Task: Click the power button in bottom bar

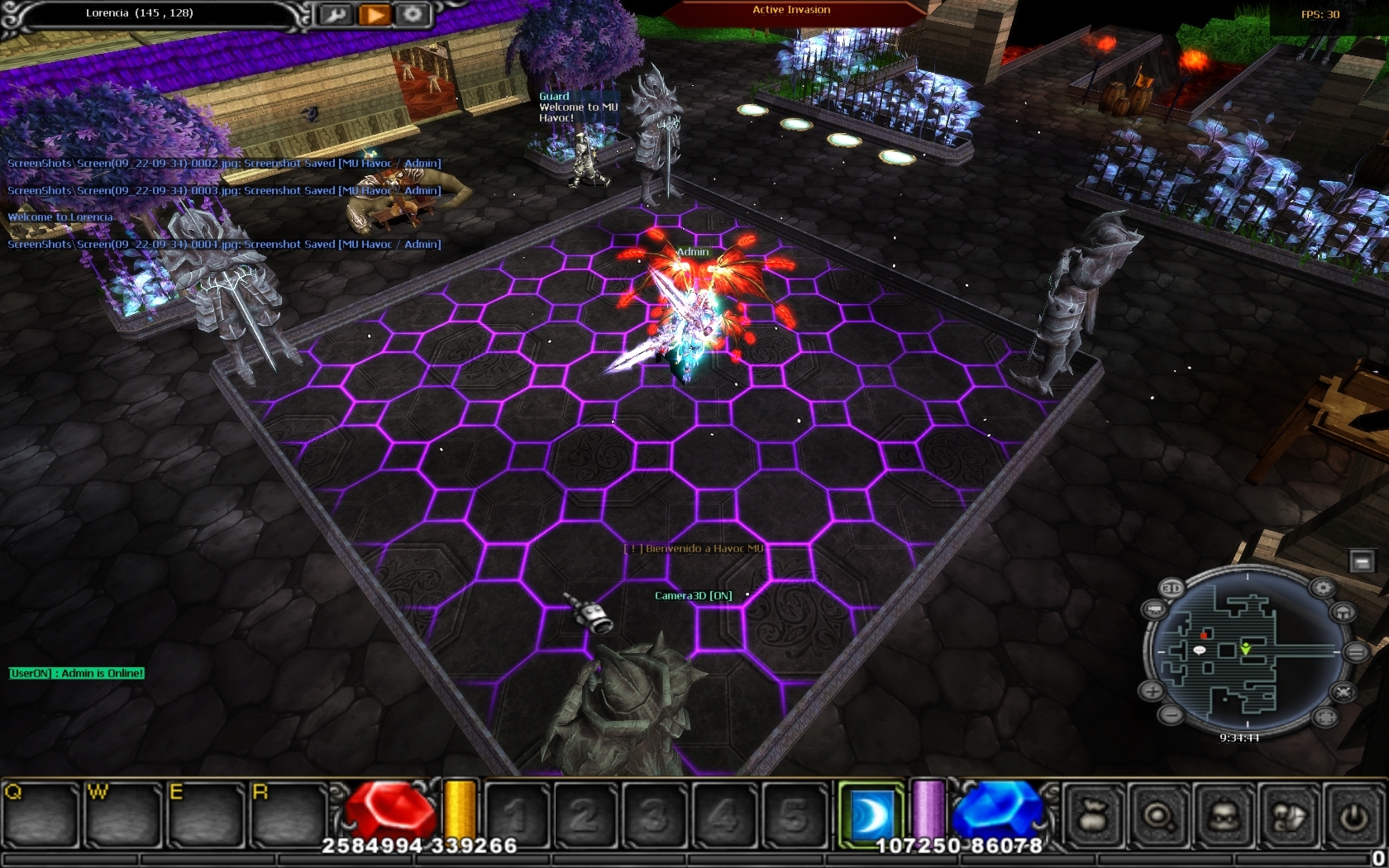Action: coord(1353,816)
